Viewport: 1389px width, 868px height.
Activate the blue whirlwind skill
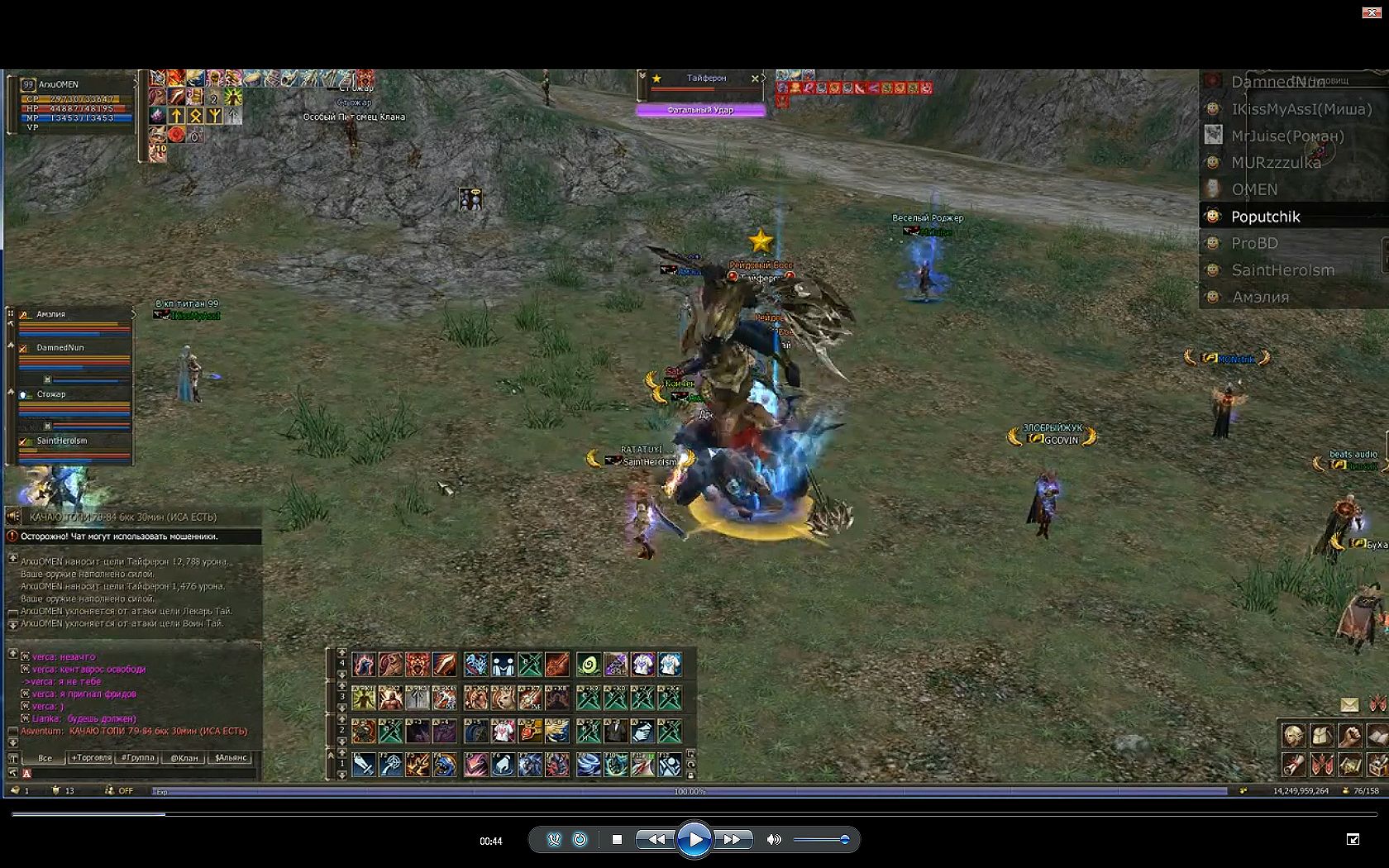589,765
